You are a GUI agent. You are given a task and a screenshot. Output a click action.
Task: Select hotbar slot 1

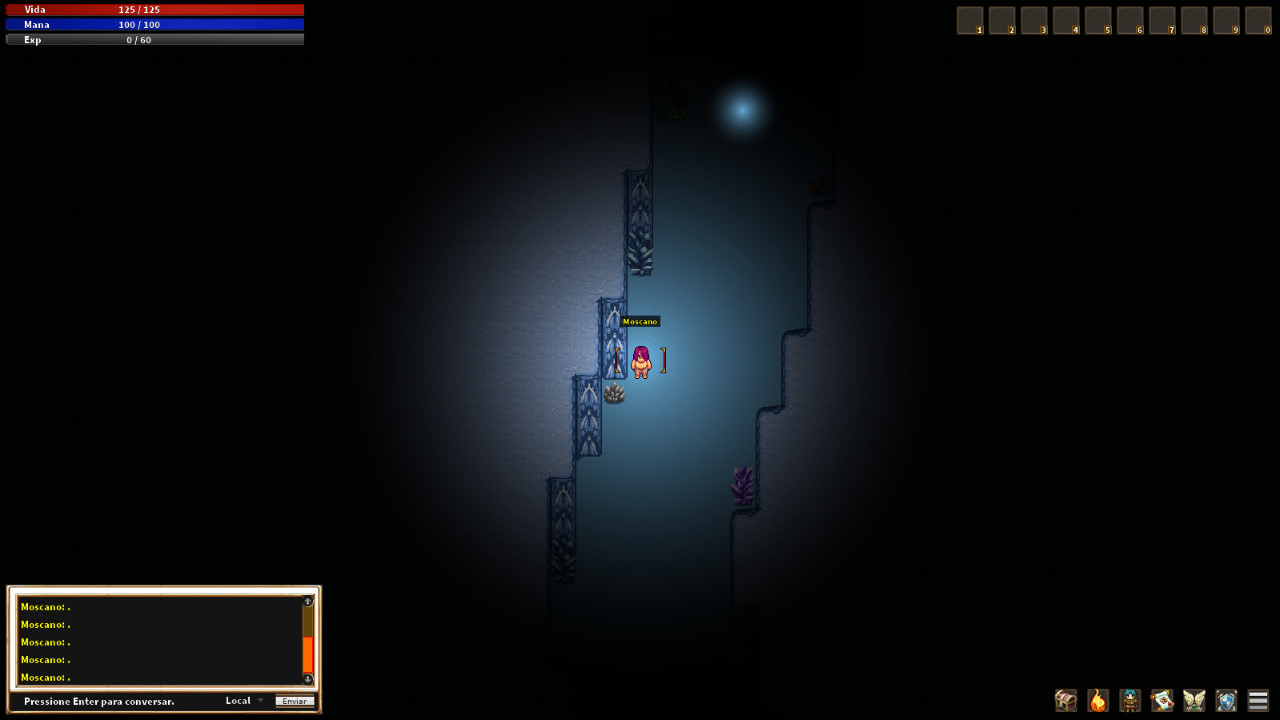click(x=969, y=19)
